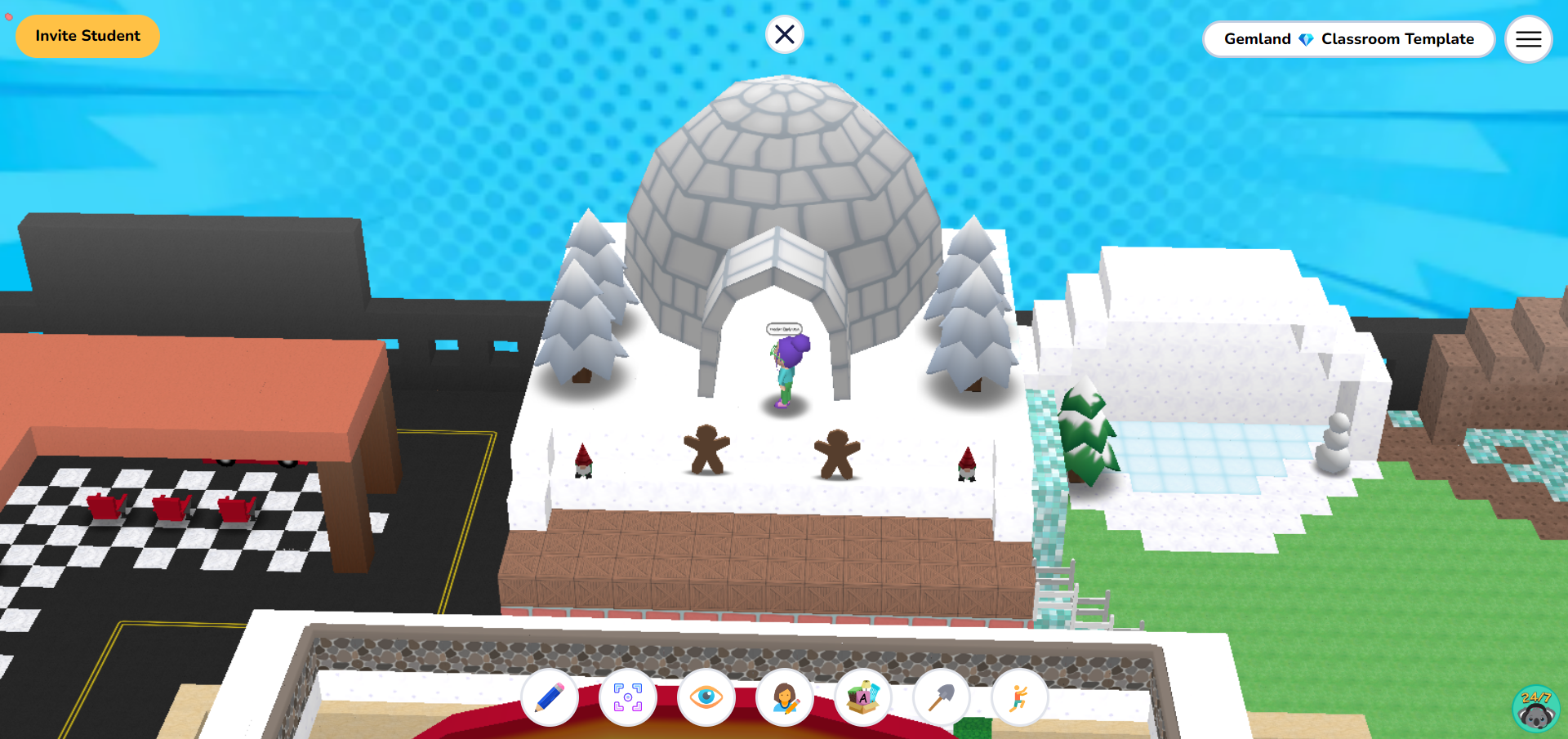This screenshot has height=739, width=1568.
Task: Open the Gemland Classroom Template title bar
Action: (1348, 38)
